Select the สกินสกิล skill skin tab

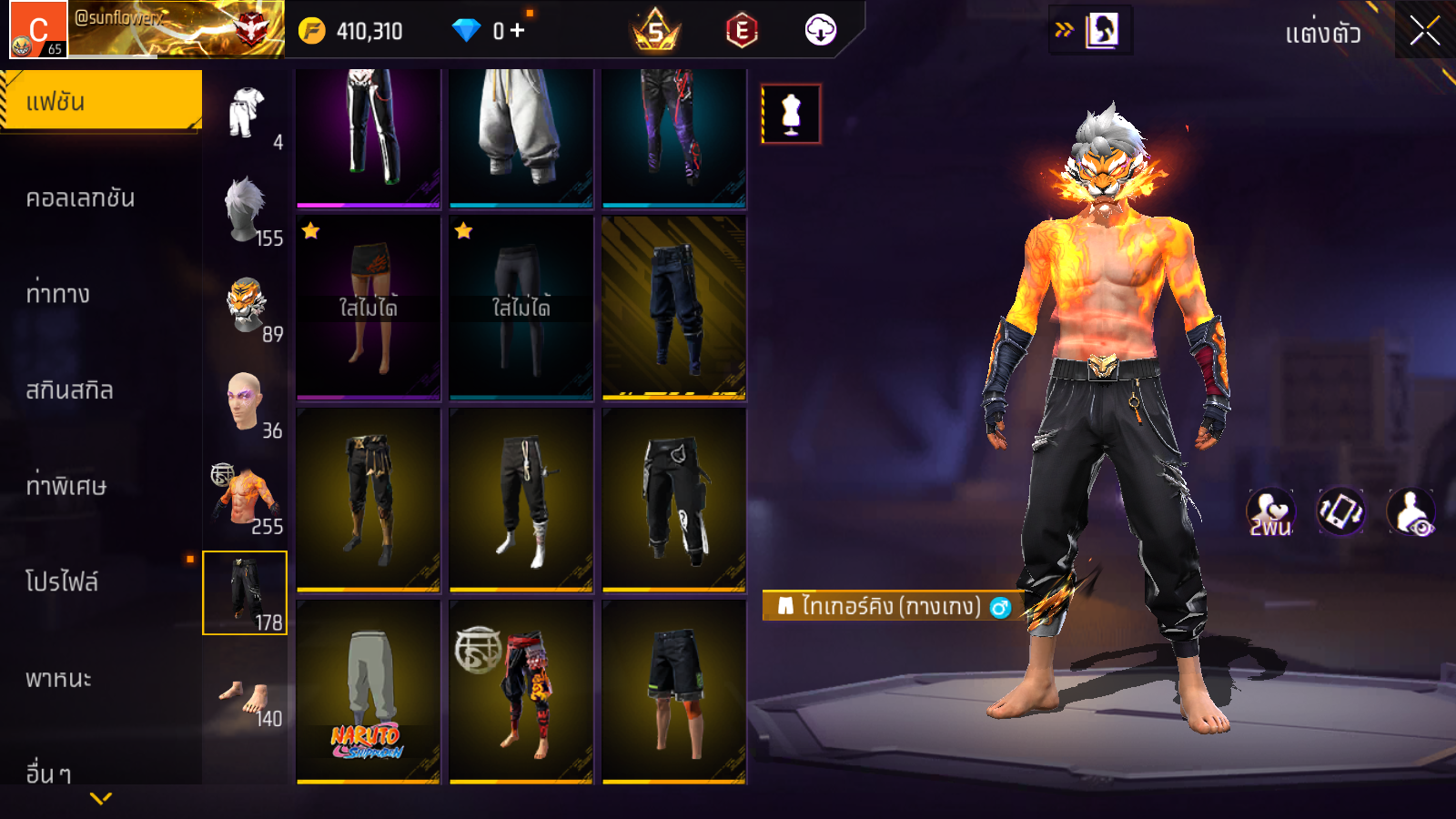click(70, 390)
